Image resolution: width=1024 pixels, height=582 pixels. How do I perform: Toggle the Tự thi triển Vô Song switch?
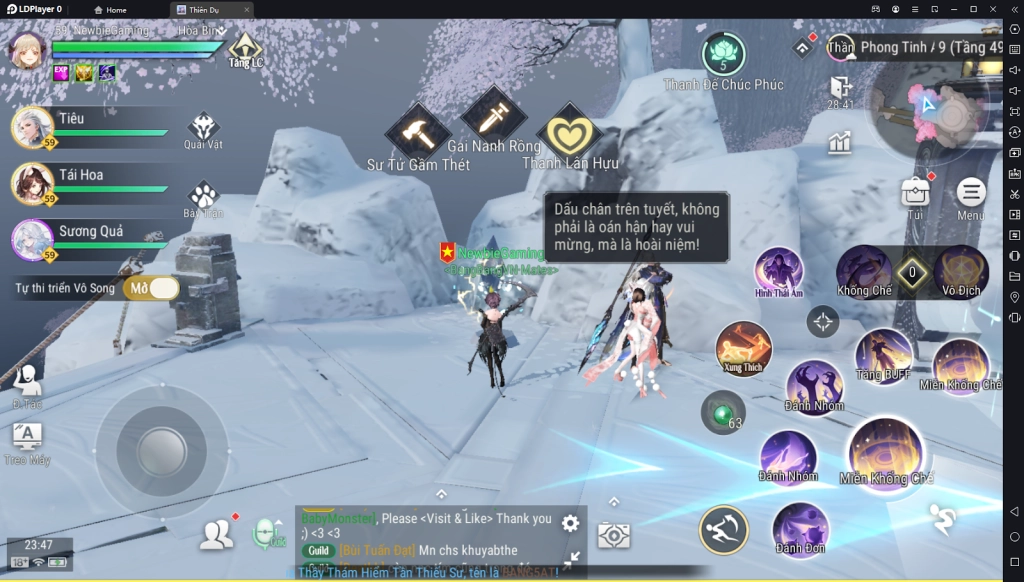click(151, 288)
